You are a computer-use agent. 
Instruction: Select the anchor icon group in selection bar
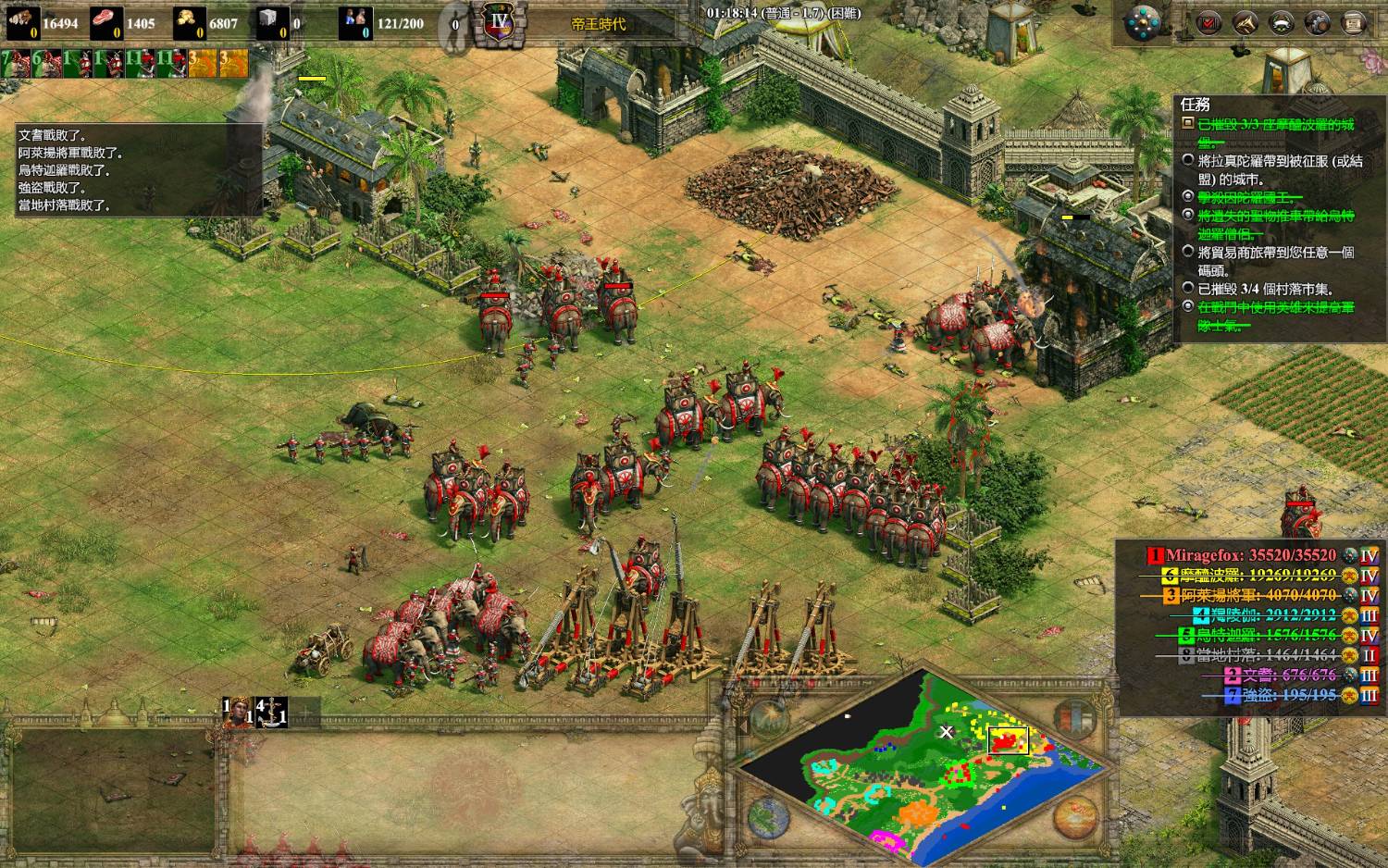pos(271,712)
